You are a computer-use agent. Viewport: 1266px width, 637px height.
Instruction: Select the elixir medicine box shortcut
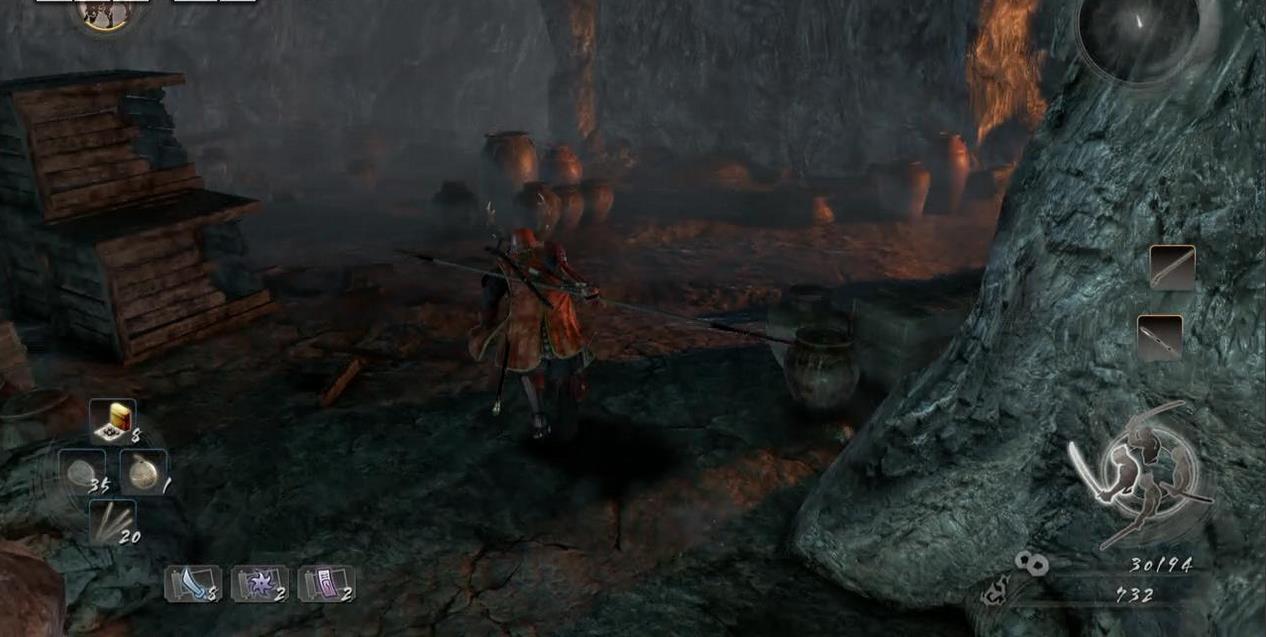(x=112, y=422)
